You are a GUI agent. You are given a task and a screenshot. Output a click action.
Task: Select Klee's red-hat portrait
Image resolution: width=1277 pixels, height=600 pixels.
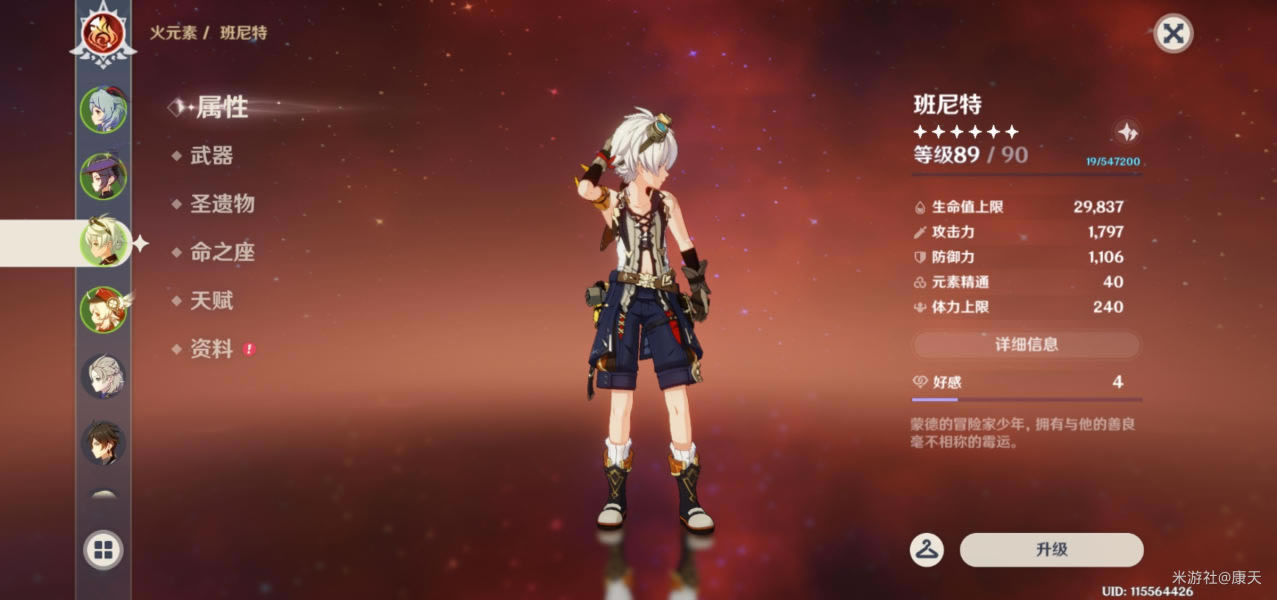pyautogui.click(x=103, y=309)
